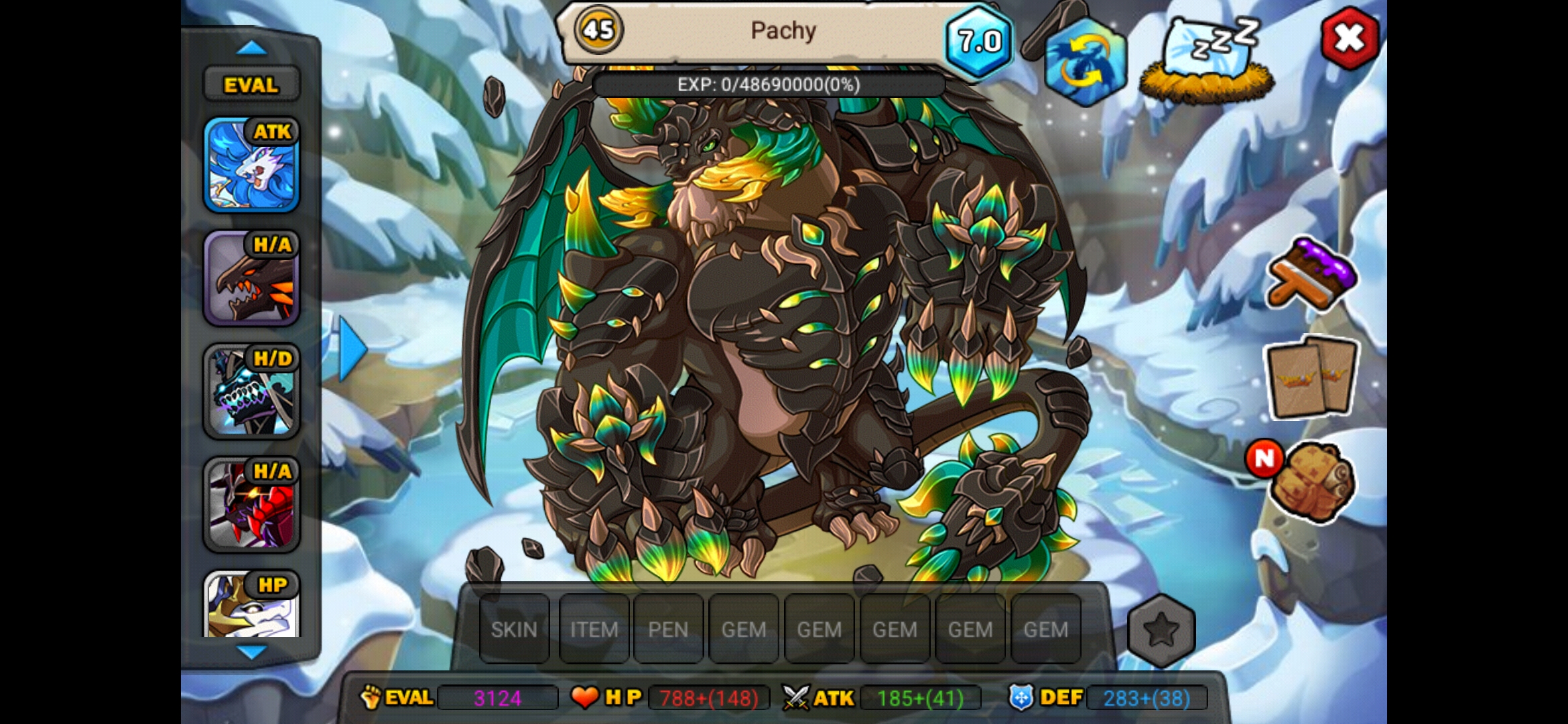
Task: Open the card deck icon
Action: tap(1311, 377)
